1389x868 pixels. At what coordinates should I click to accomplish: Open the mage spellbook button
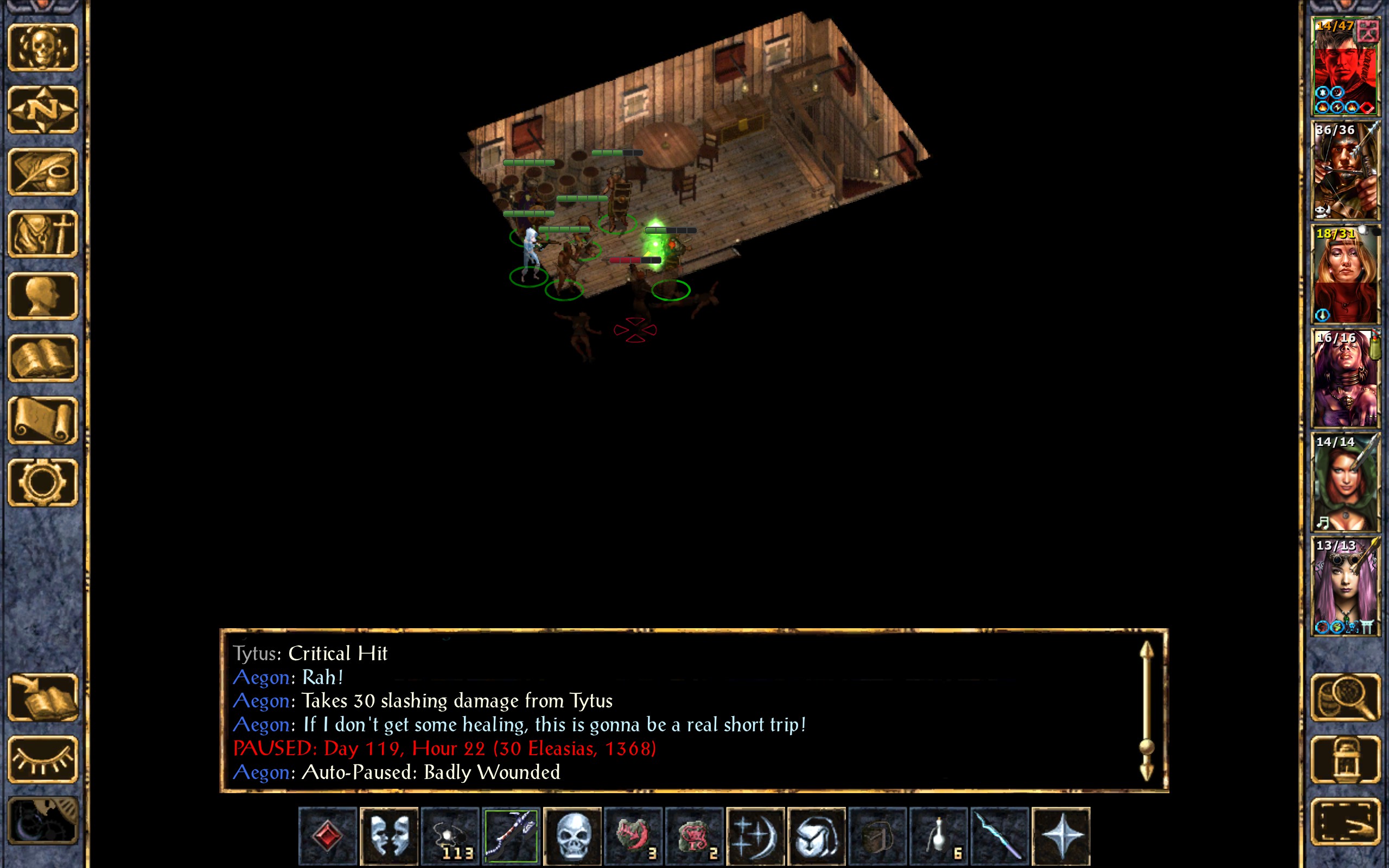coord(43,358)
